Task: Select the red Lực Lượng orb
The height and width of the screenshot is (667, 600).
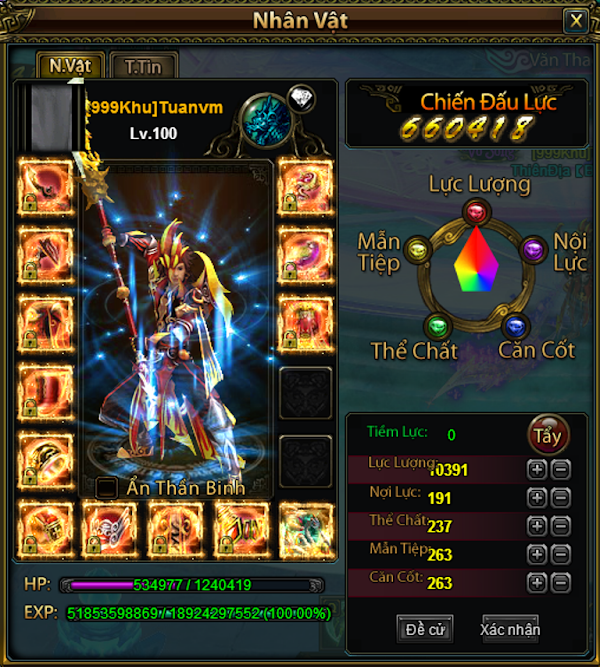Action: click(475, 211)
